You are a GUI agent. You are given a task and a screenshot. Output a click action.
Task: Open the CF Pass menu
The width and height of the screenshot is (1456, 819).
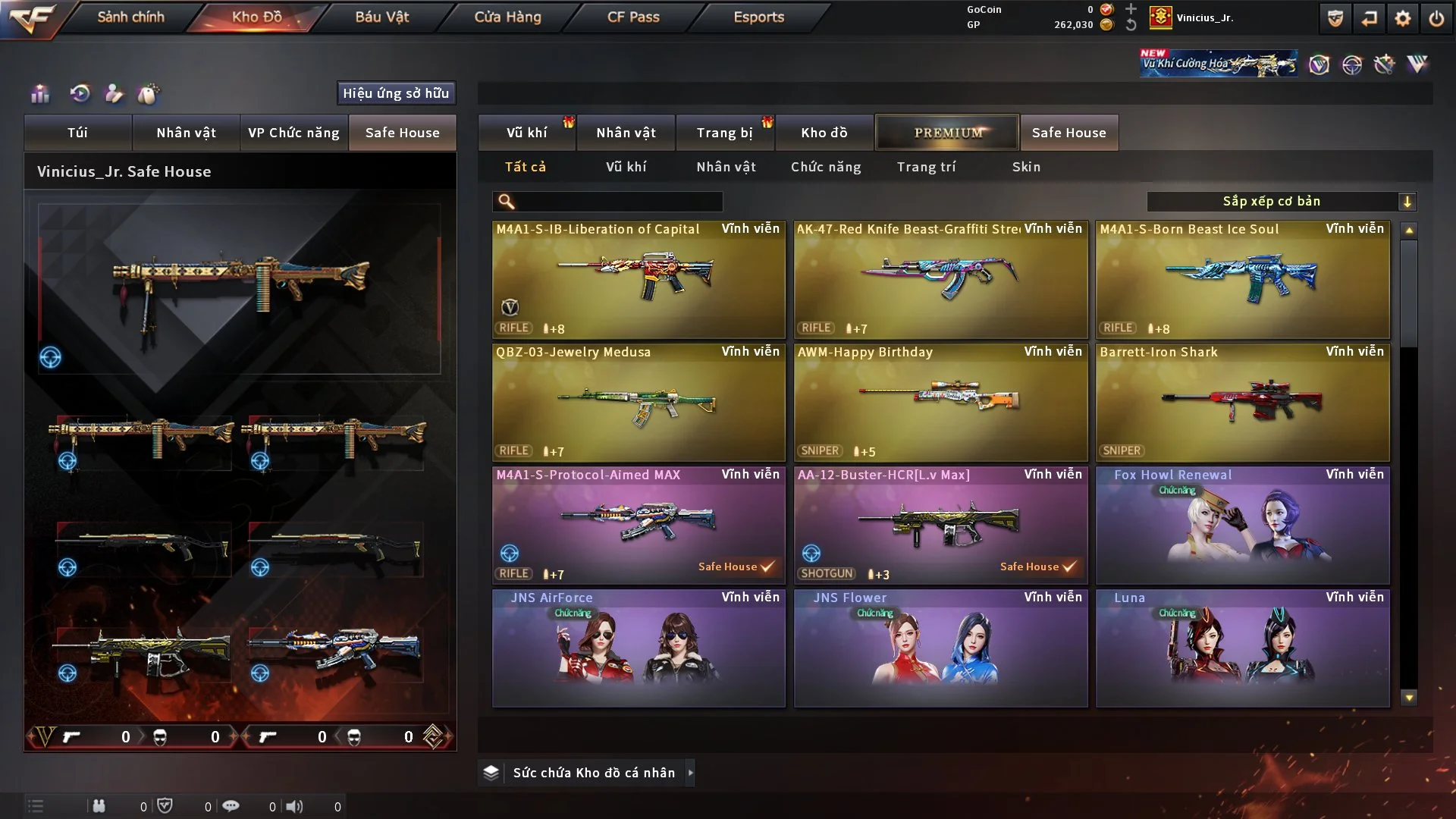[633, 17]
